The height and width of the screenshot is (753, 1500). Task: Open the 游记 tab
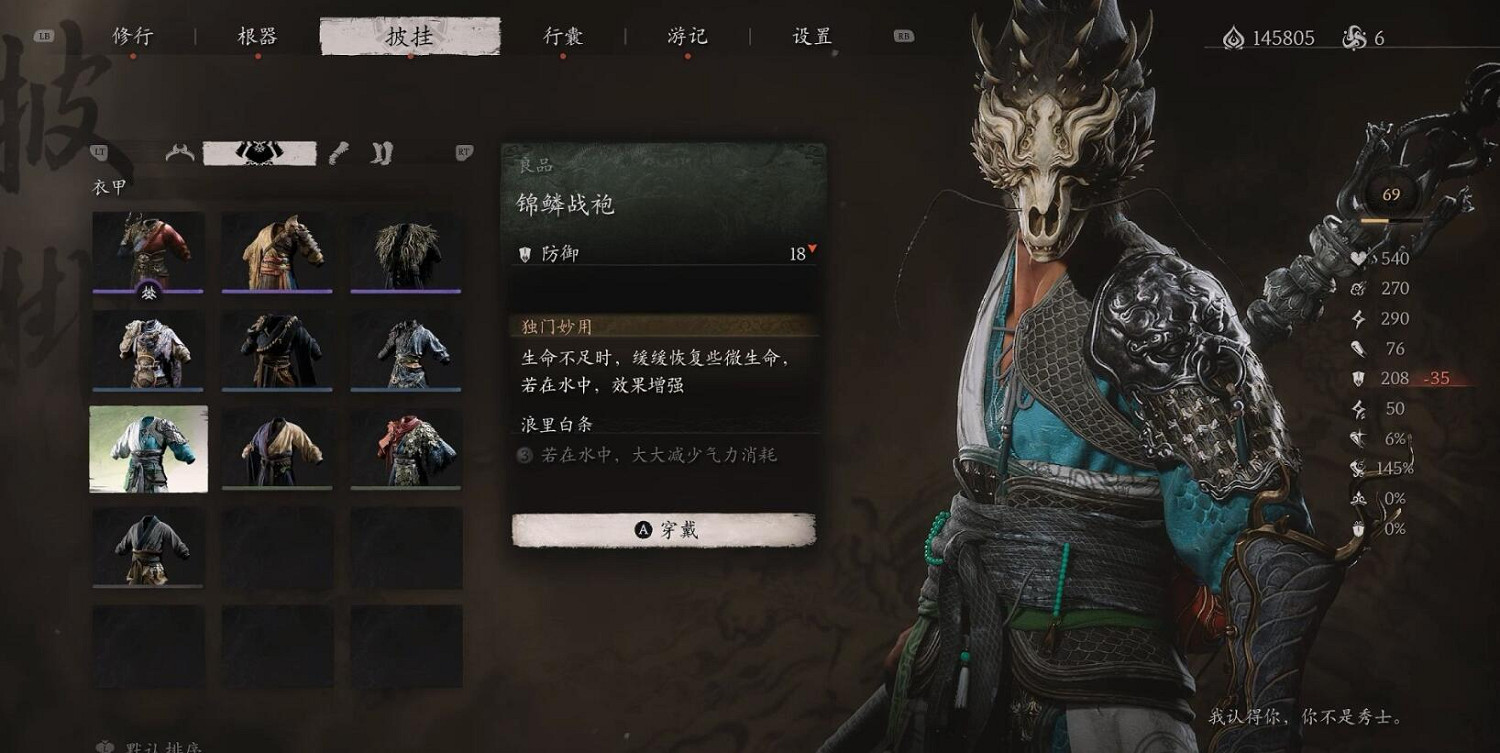(x=687, y=34)
